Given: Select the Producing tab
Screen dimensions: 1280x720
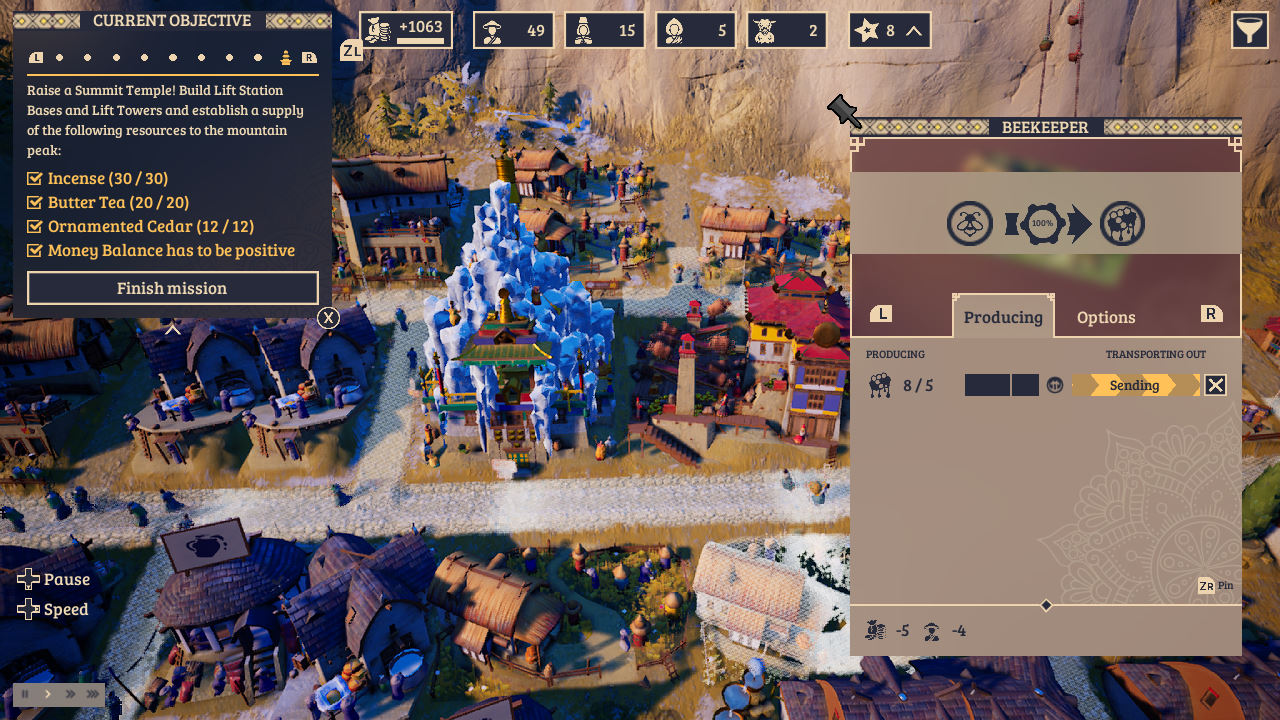Looking at the screenshot, I should (1003, 317).
